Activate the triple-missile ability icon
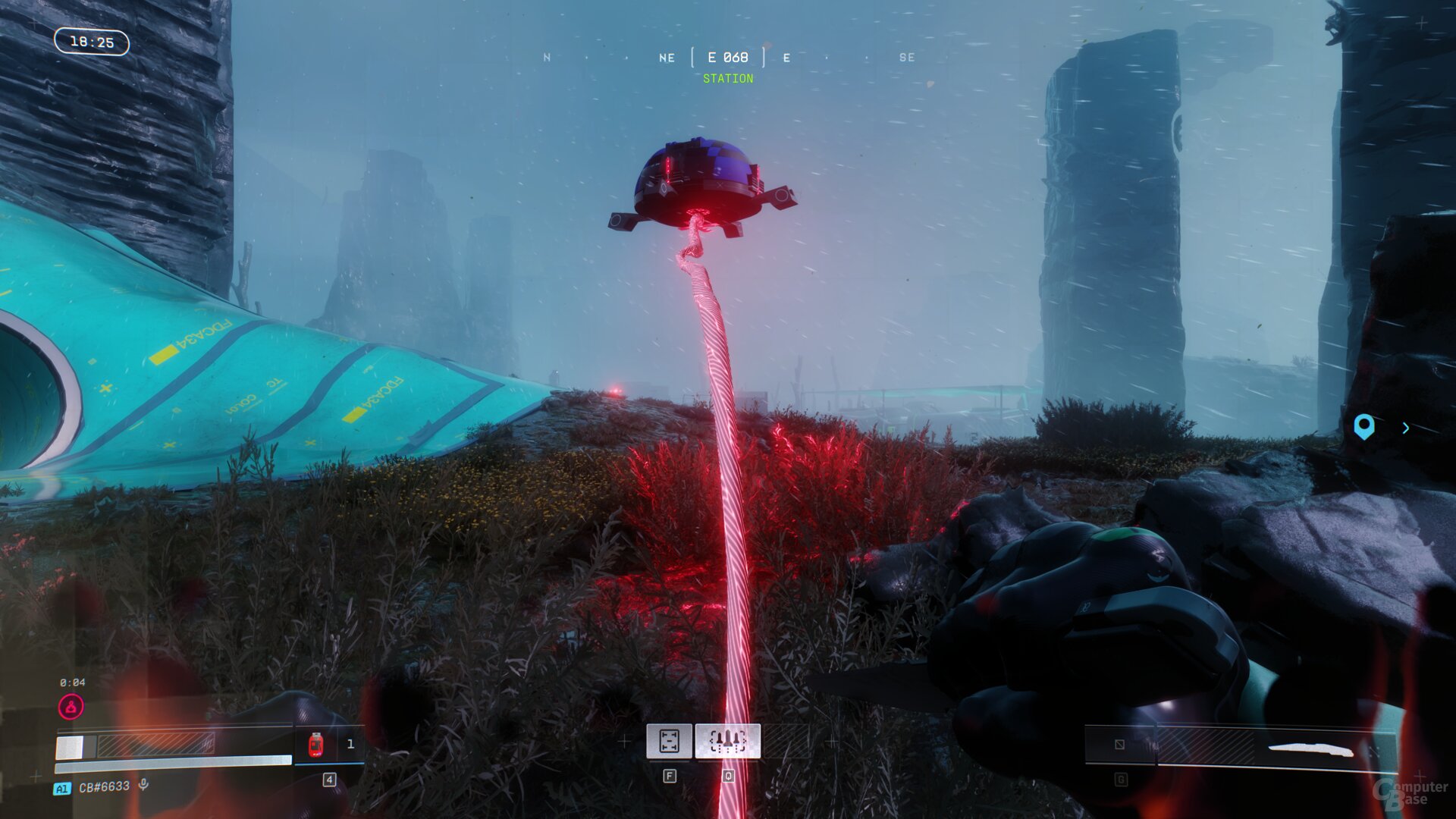This screenshot has width=1456, height=819. click(727, 741)
